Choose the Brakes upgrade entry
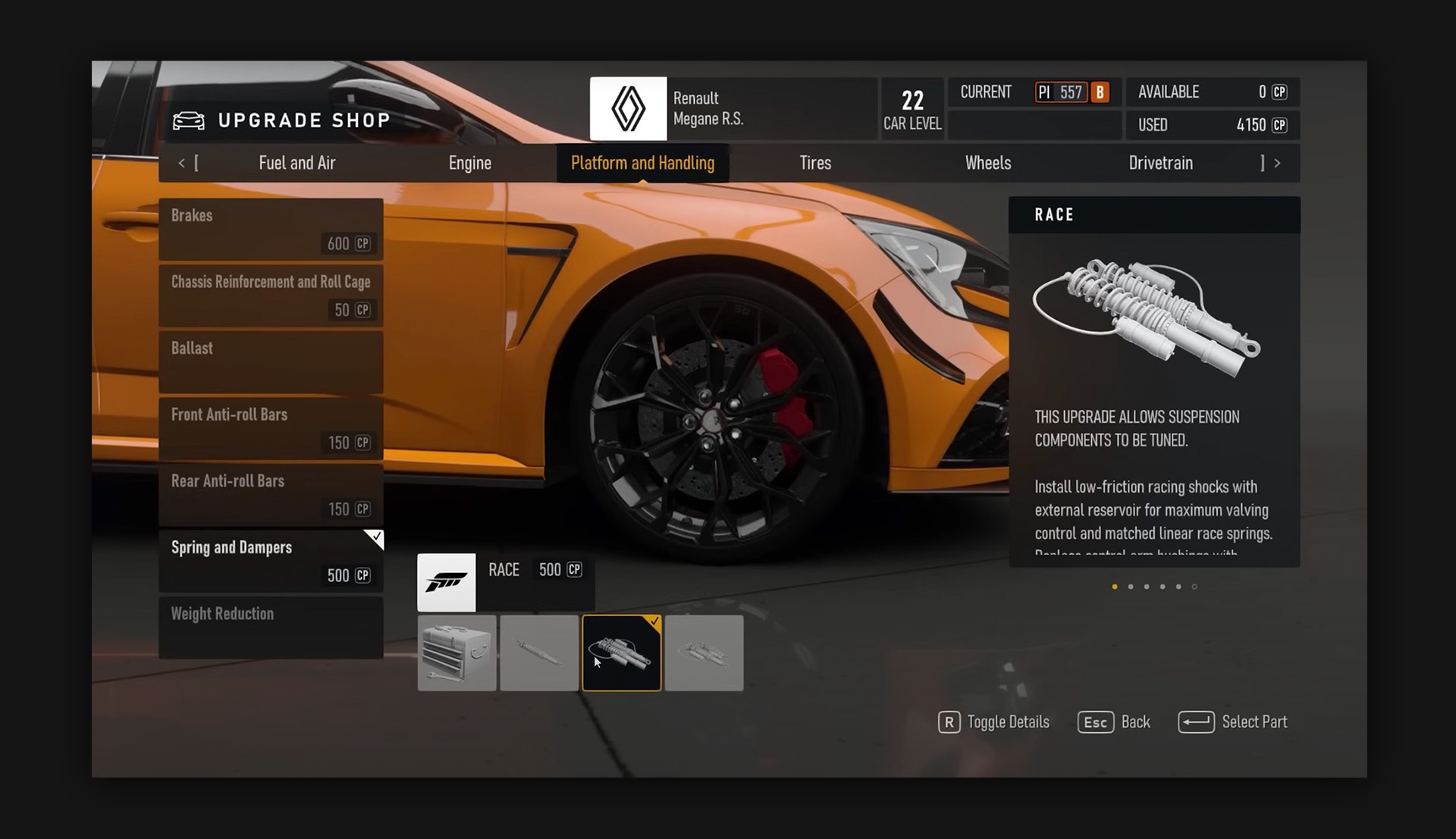1456x839 pixels. (271, 229)
